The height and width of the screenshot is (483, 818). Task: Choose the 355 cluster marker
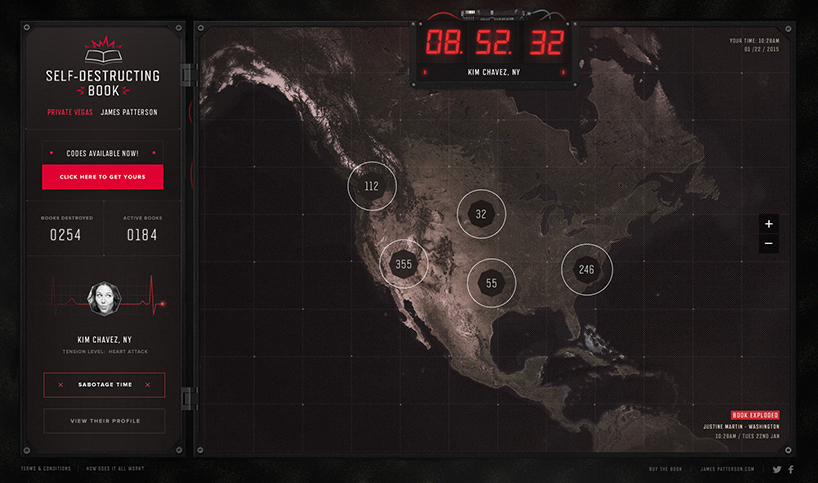403,264
